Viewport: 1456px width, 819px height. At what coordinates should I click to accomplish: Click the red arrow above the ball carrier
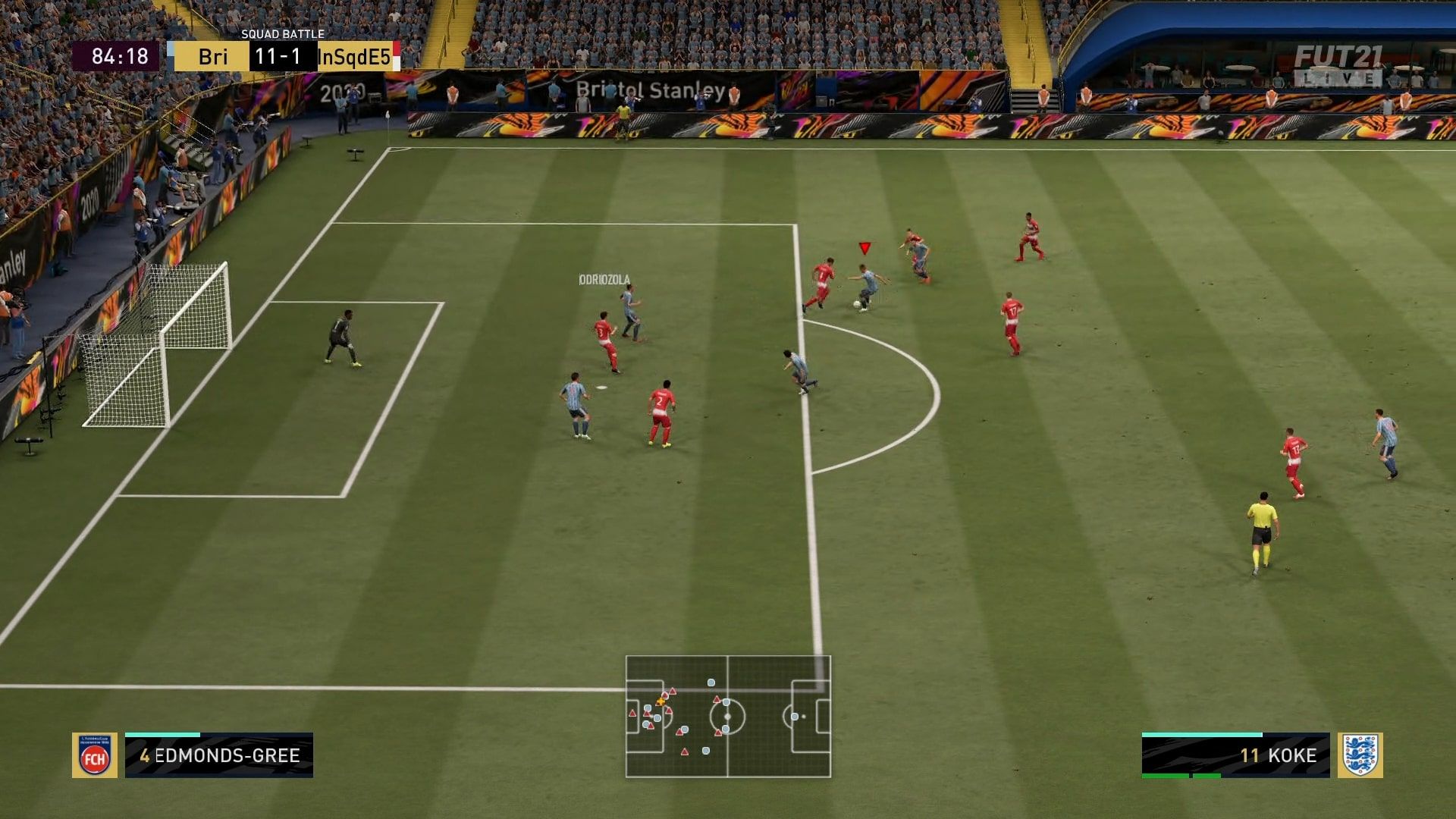(x=863, y=246)
